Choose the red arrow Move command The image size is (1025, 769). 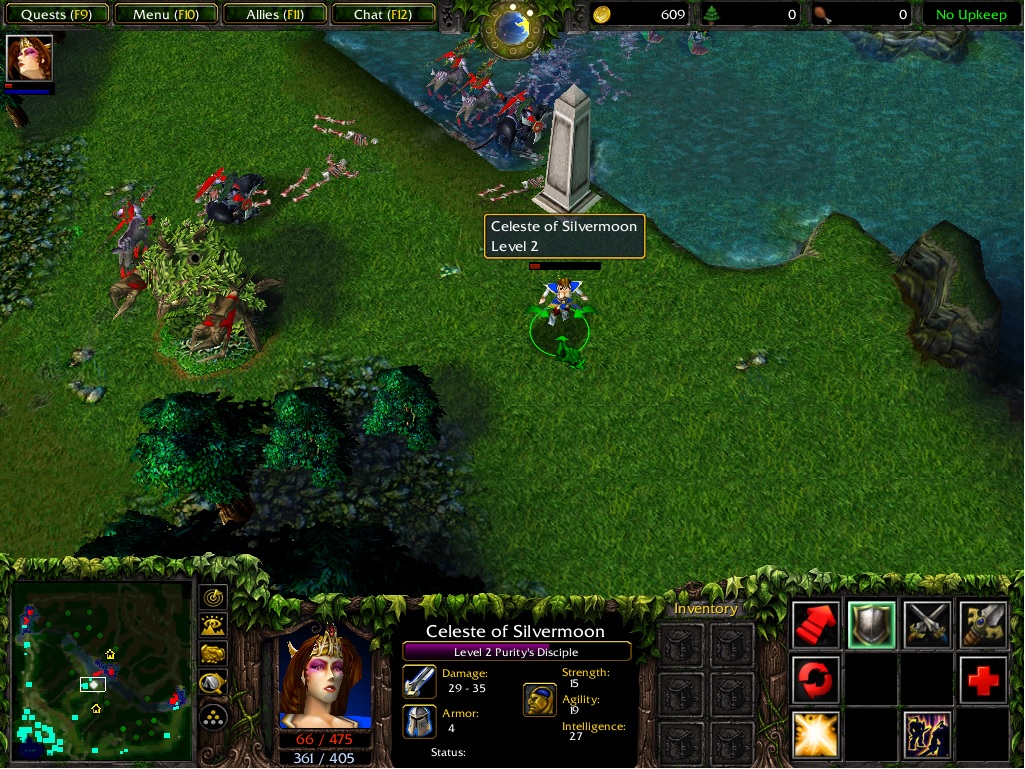click(x=816, y=625)
